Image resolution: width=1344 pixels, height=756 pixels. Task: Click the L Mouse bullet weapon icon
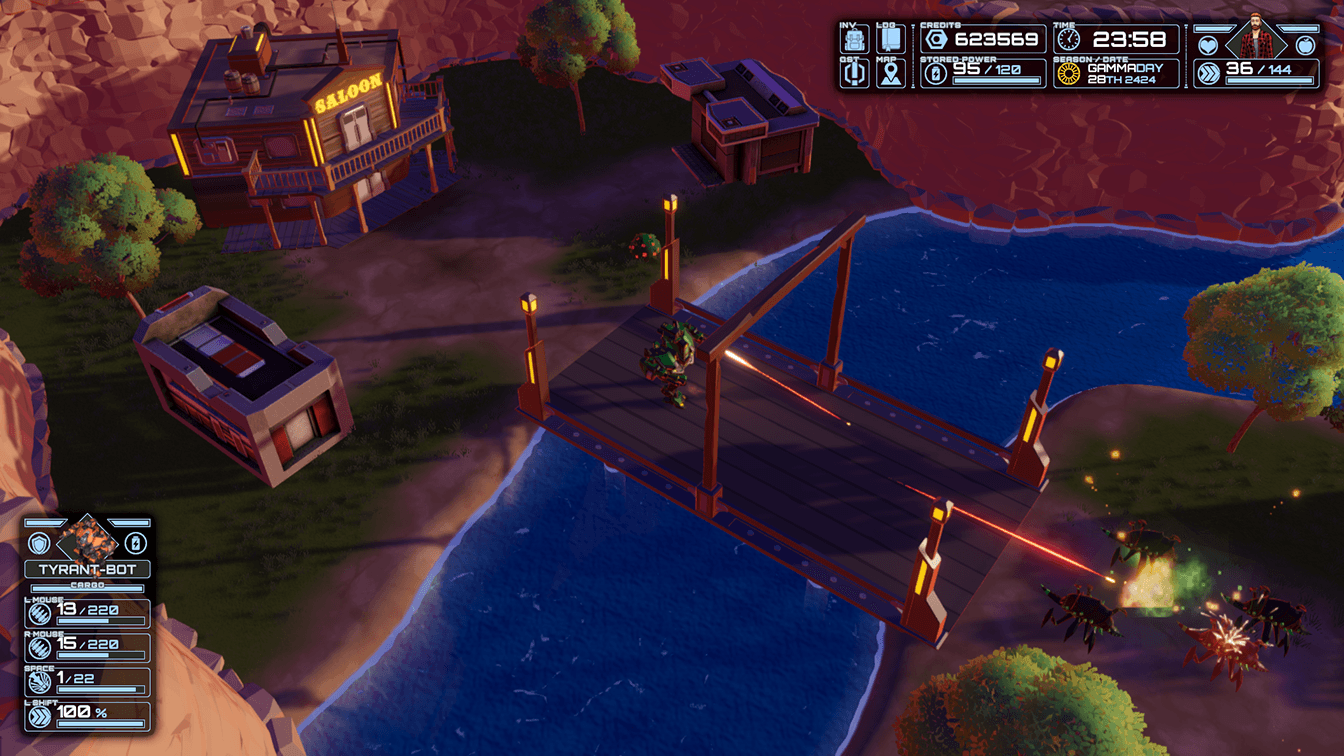pyautogui.click(x=39, y=614)
